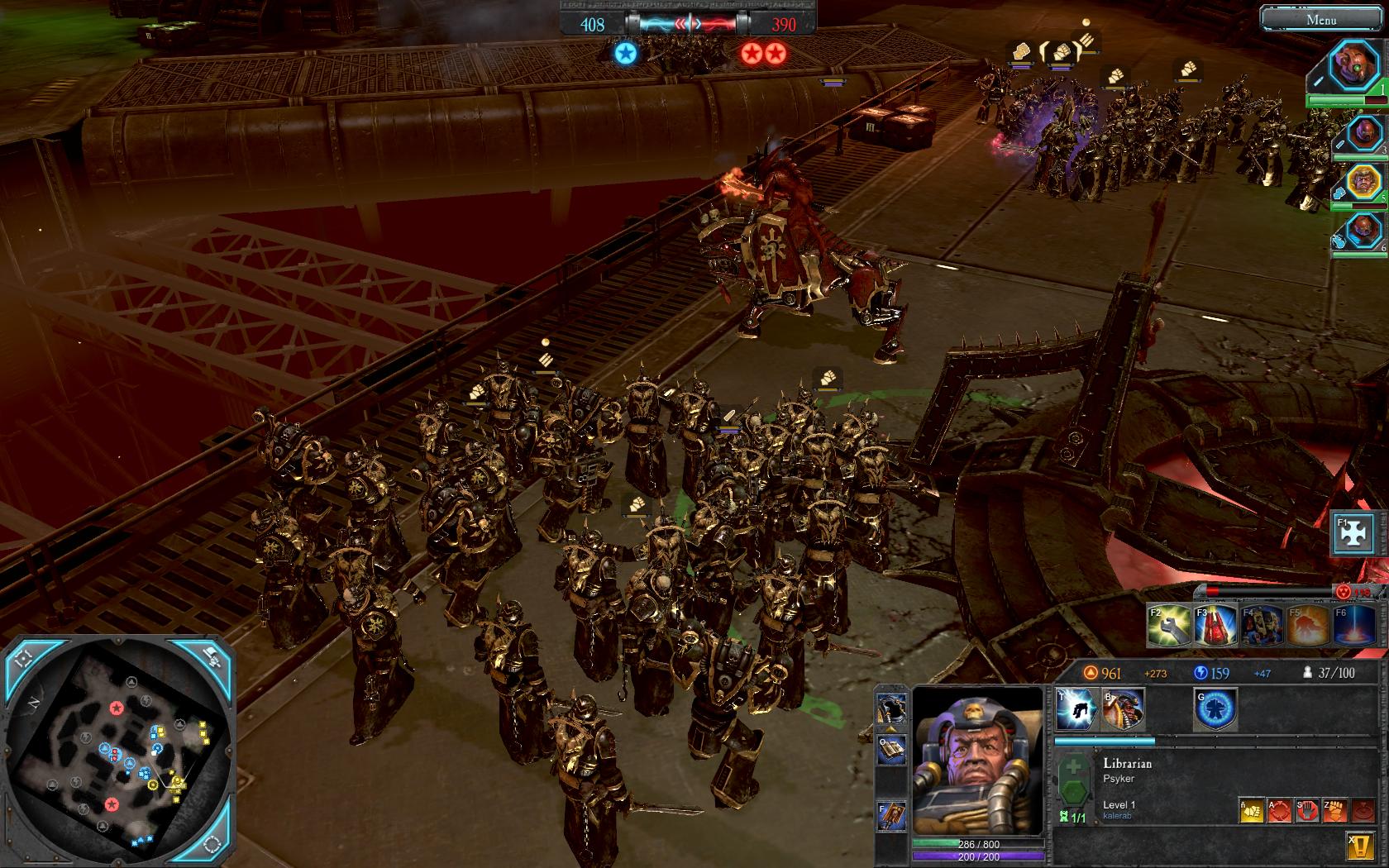The image size is (1389, 868).
Task: Open the Menu button
Action: point(1321,19)
